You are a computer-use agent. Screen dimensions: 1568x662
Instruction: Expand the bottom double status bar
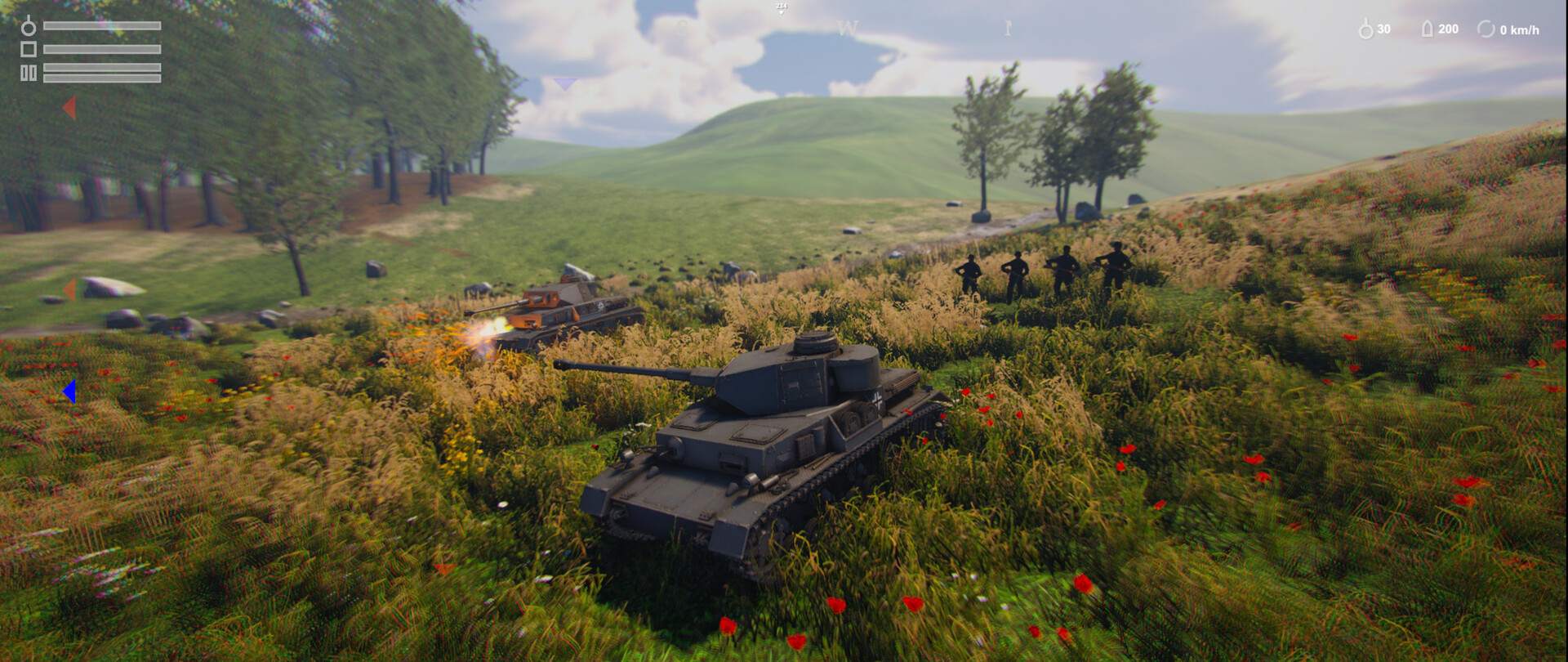coord(102,73)
